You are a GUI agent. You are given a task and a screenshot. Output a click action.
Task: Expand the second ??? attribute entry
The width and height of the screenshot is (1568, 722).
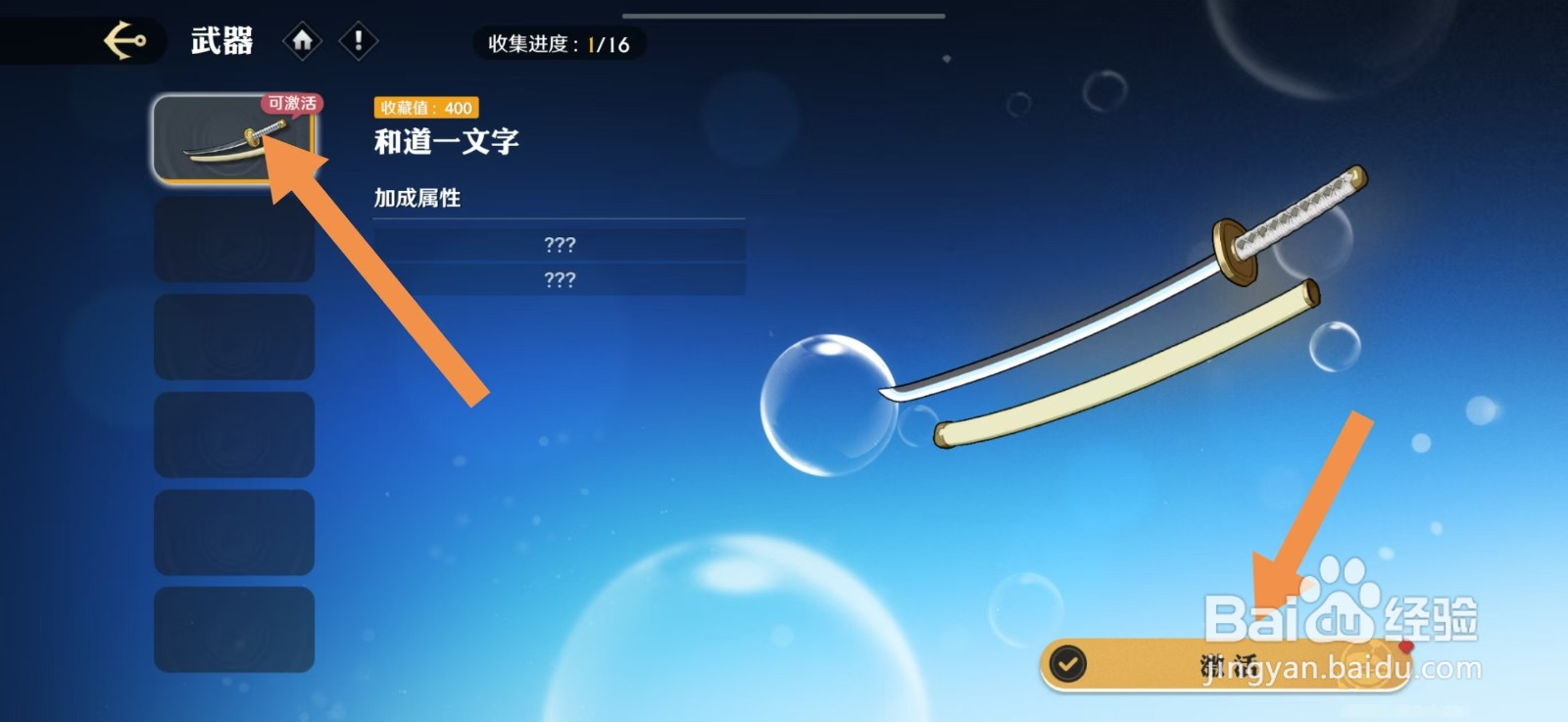pos(559,281)
